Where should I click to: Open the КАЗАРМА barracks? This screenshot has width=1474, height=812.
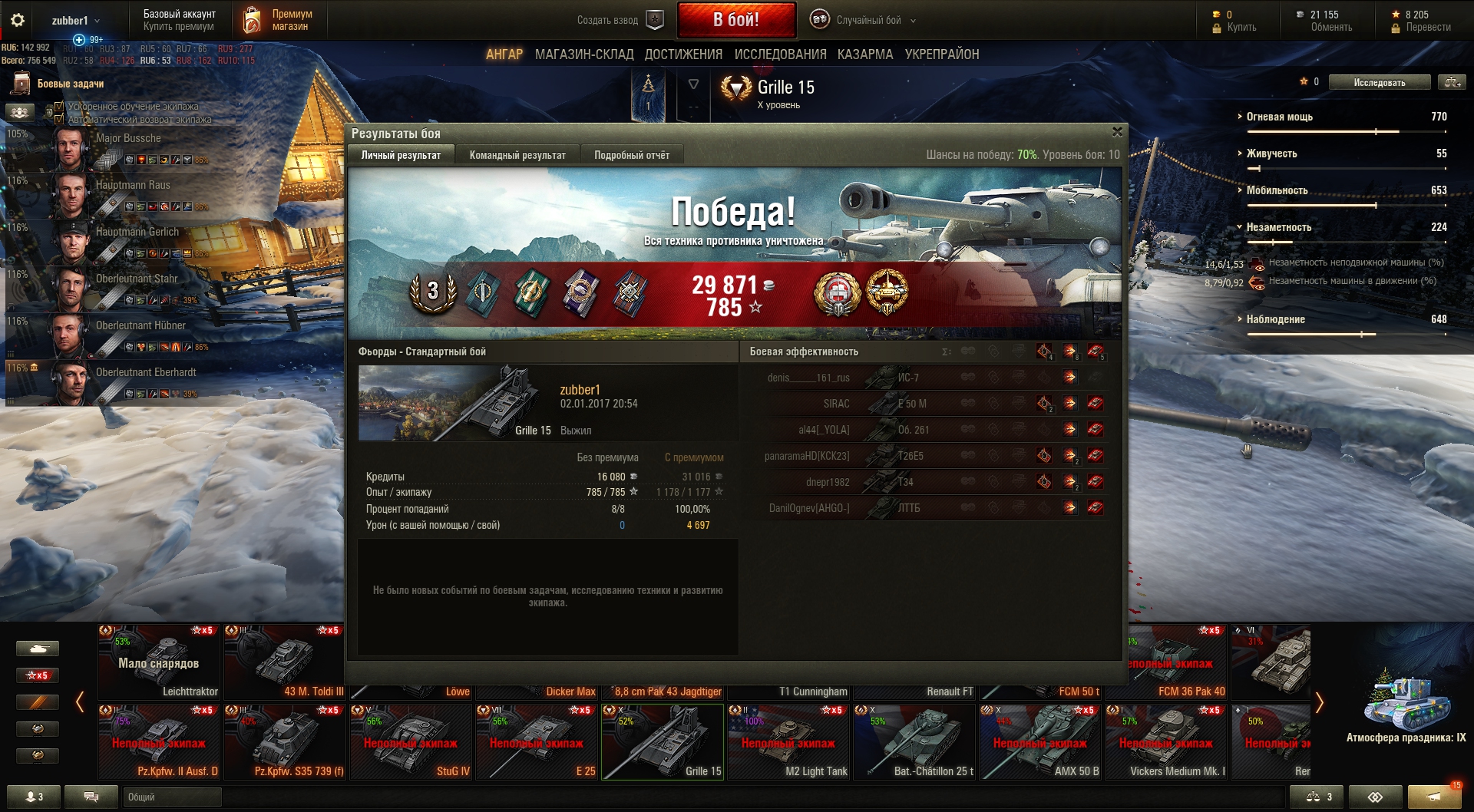click(x=865, y=54)
